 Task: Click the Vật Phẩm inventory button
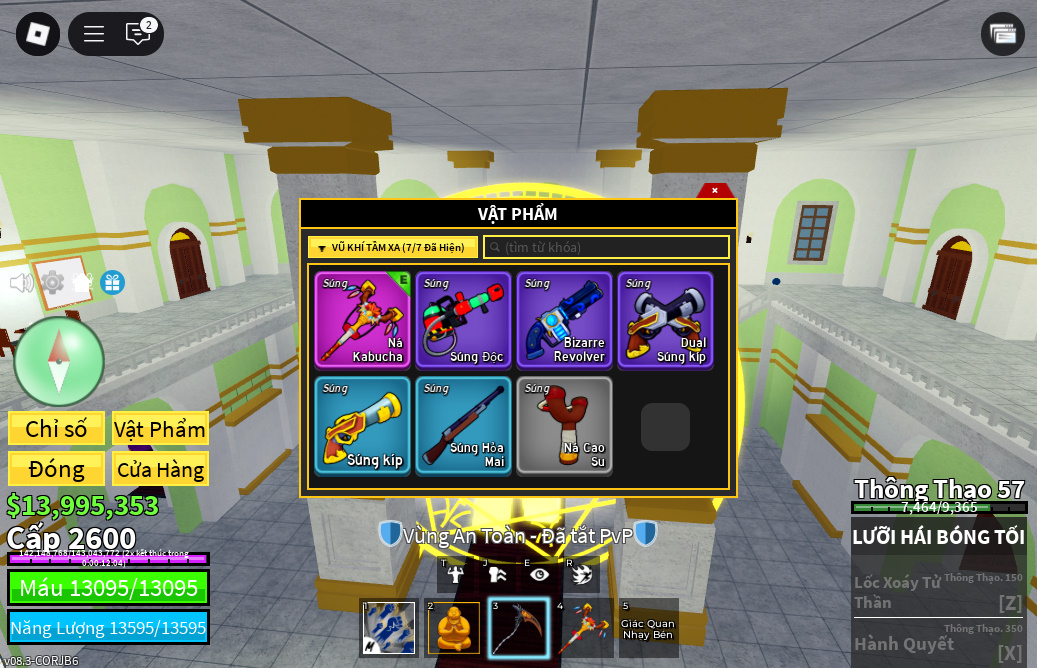pyautogui.click(x=160, y=429)
